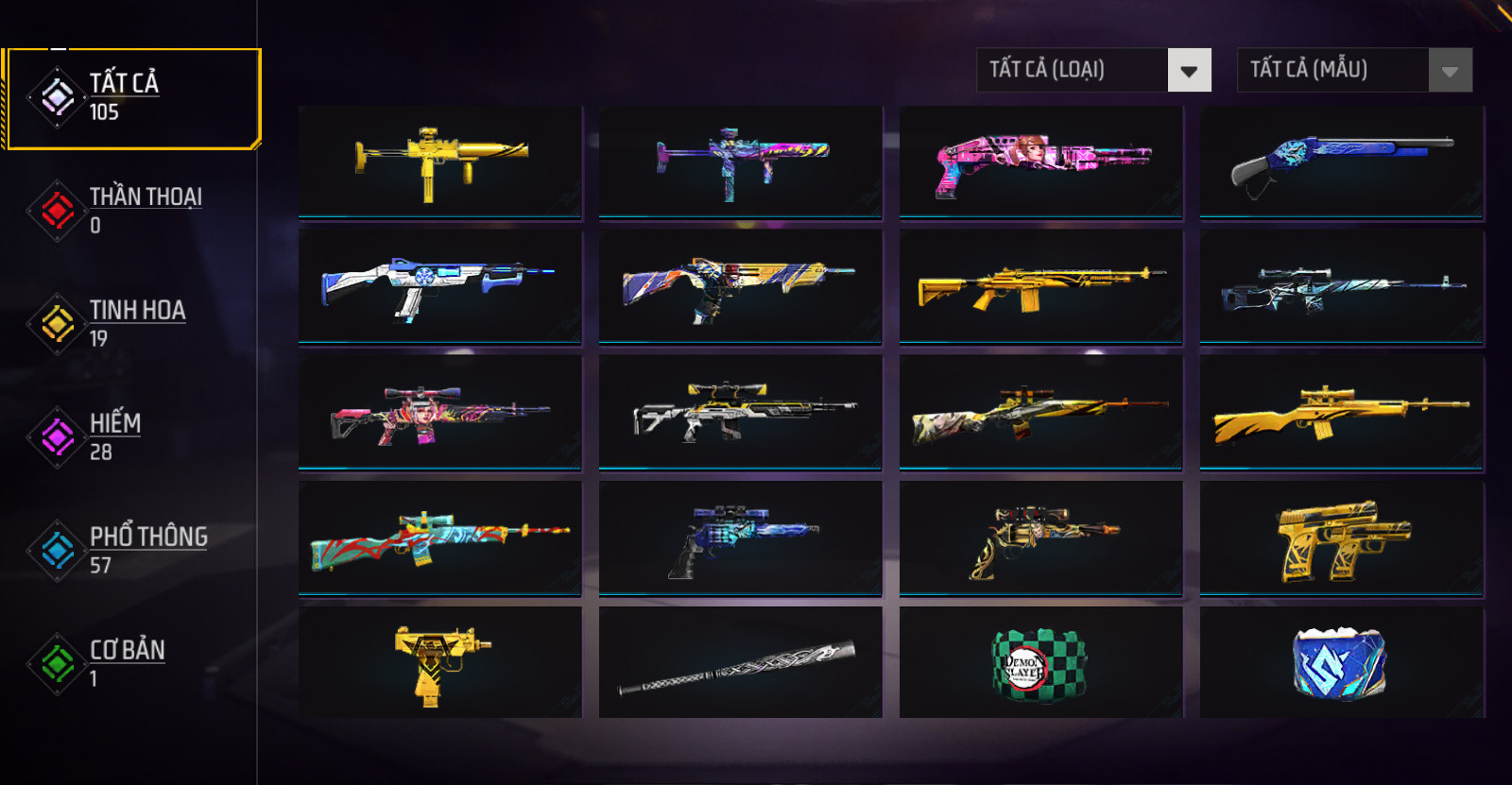Select the teal and red sniper rifle skin
The width and height of the screenshot is (1512, 785).
[x=439, y=538]
